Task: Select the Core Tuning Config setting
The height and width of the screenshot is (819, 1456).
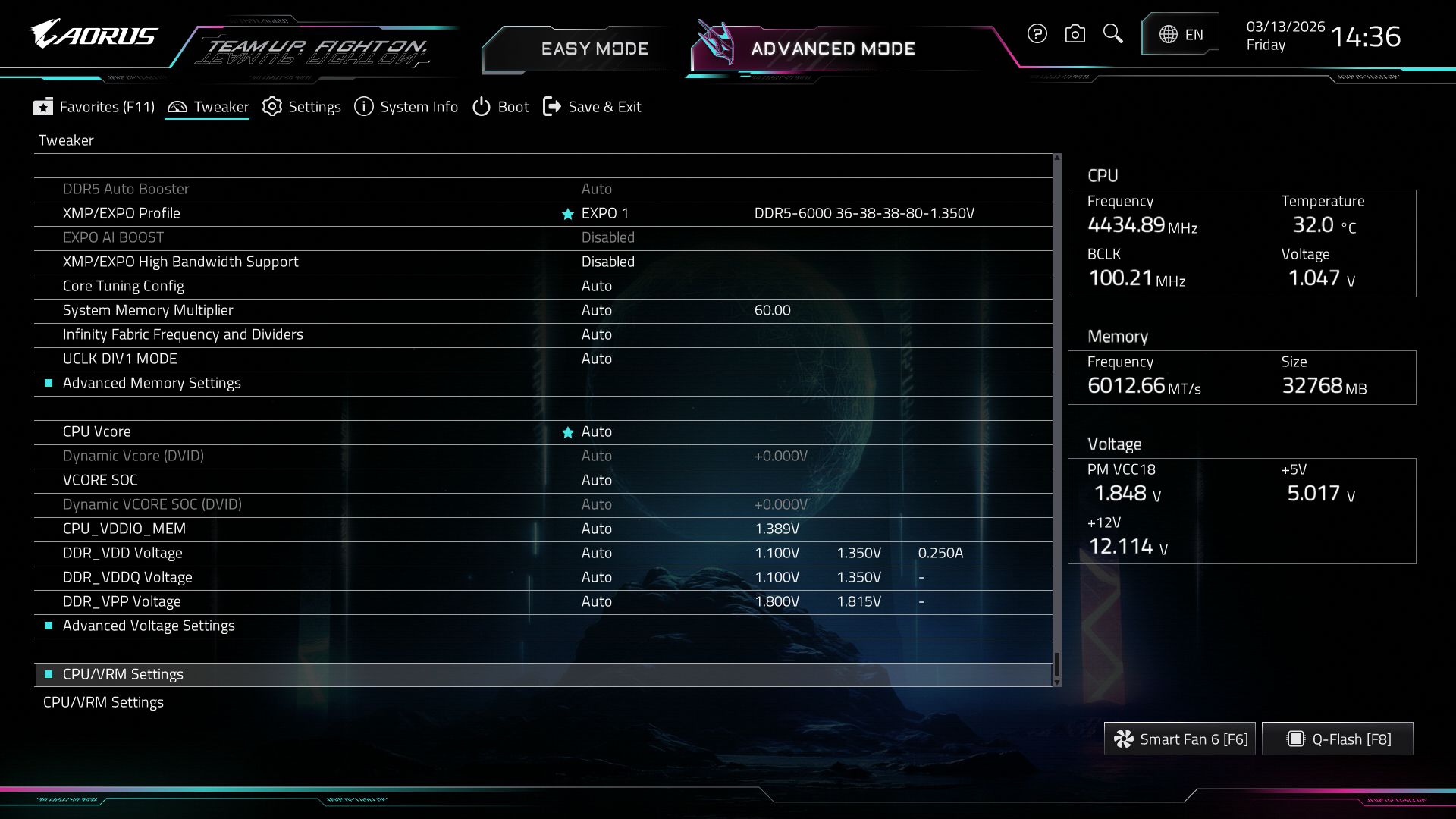Action: [x=124, y=286]
